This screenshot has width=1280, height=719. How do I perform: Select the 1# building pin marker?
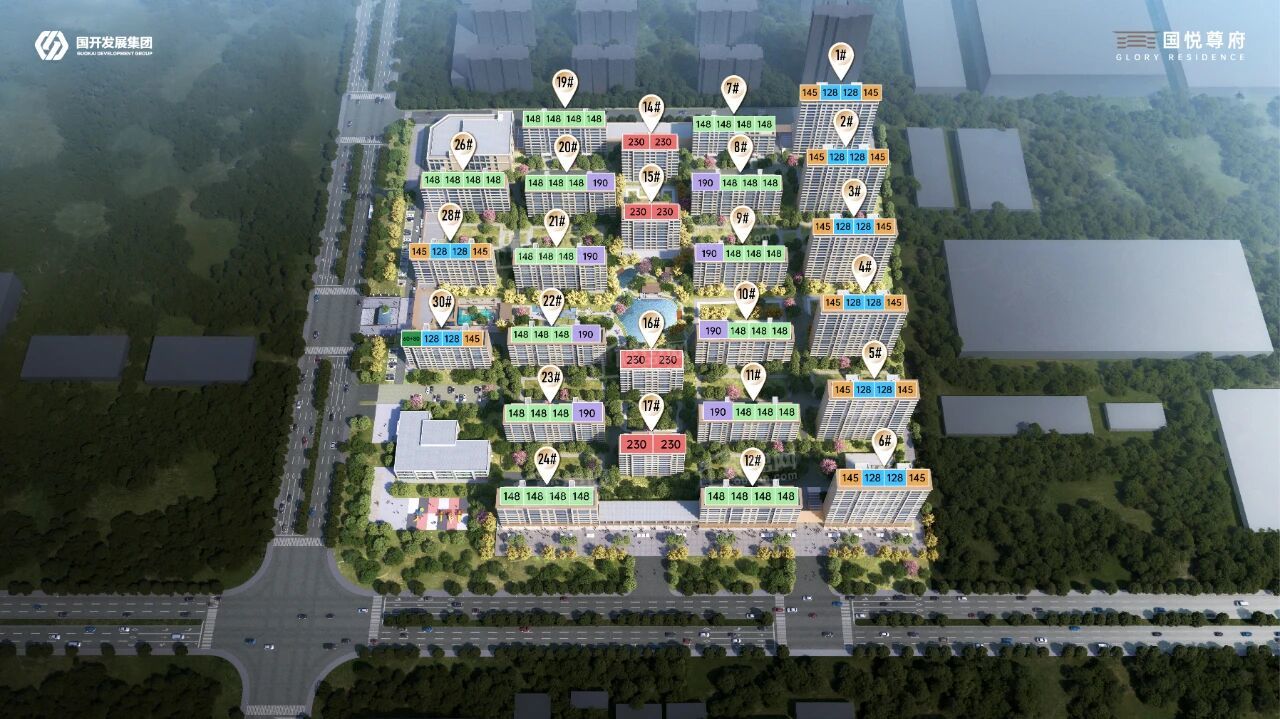click(x=841, y=57)
